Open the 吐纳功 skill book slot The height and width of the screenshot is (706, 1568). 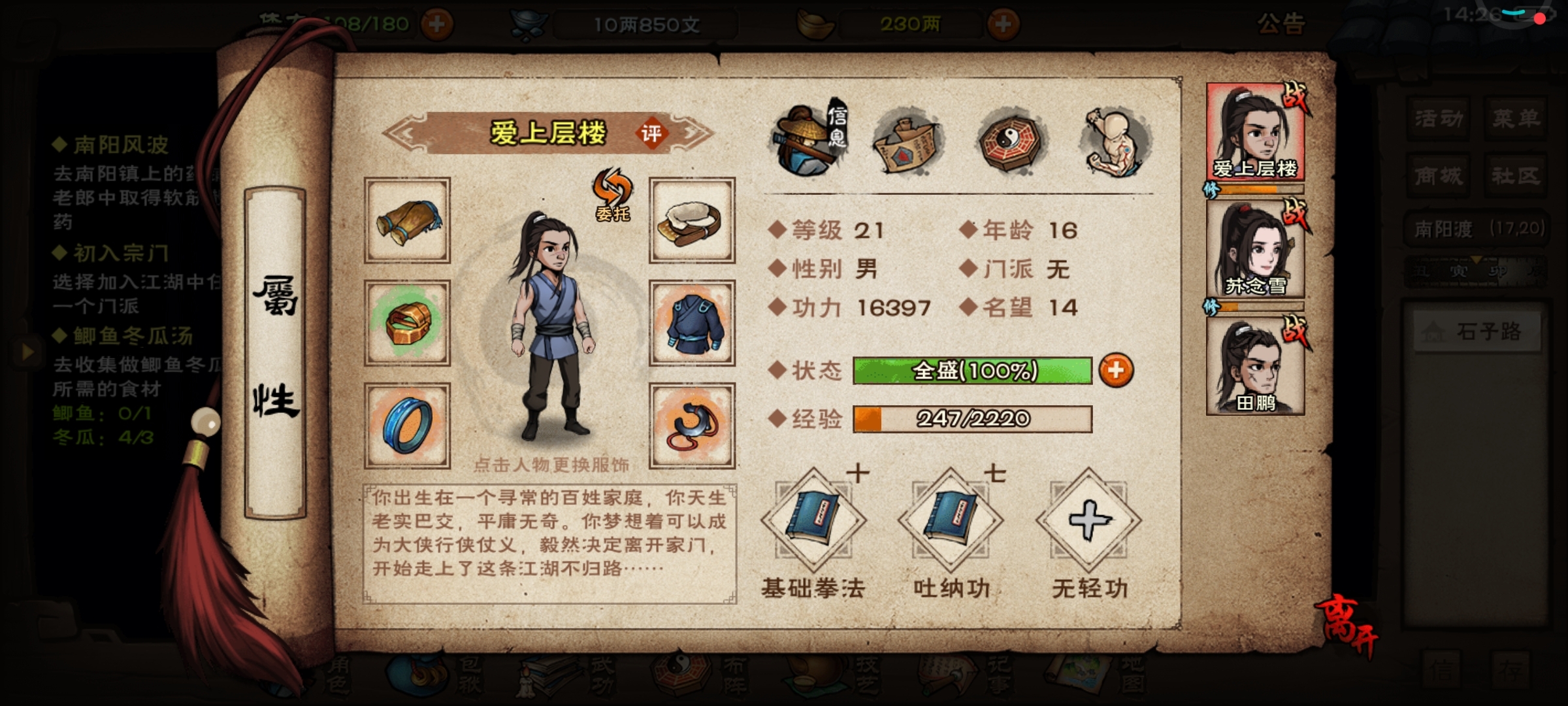coord(951,520)
